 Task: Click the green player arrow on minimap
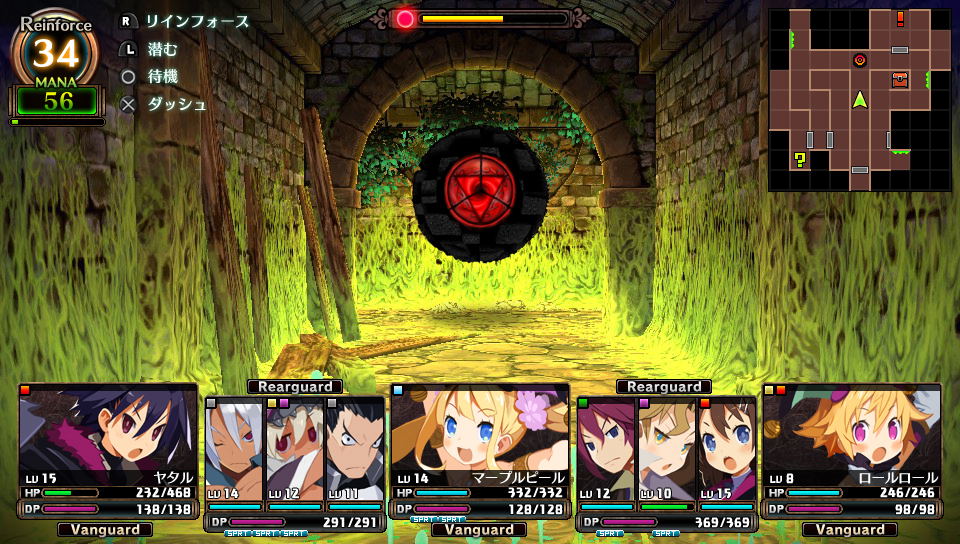(859, 99)
